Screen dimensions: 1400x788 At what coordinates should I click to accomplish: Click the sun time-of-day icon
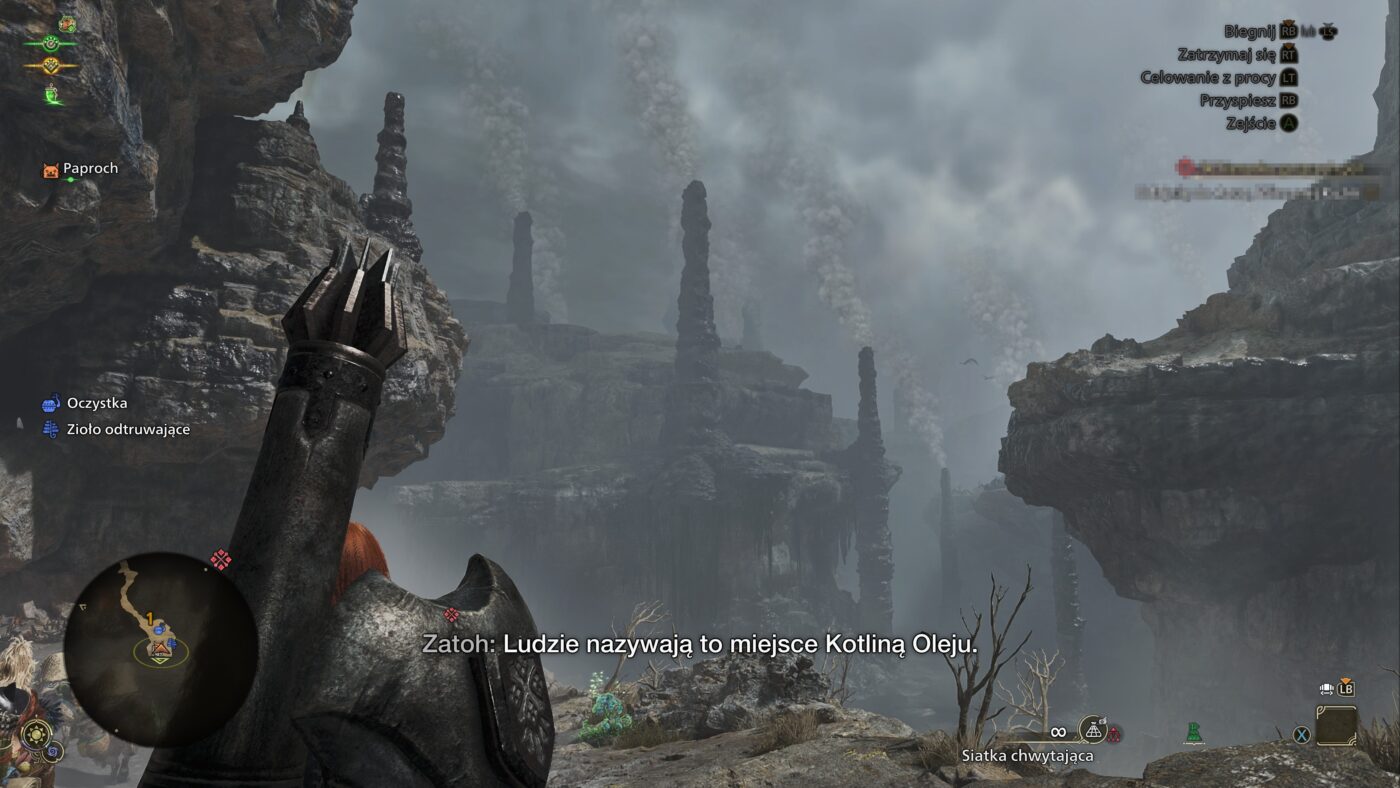pos(37,735)
